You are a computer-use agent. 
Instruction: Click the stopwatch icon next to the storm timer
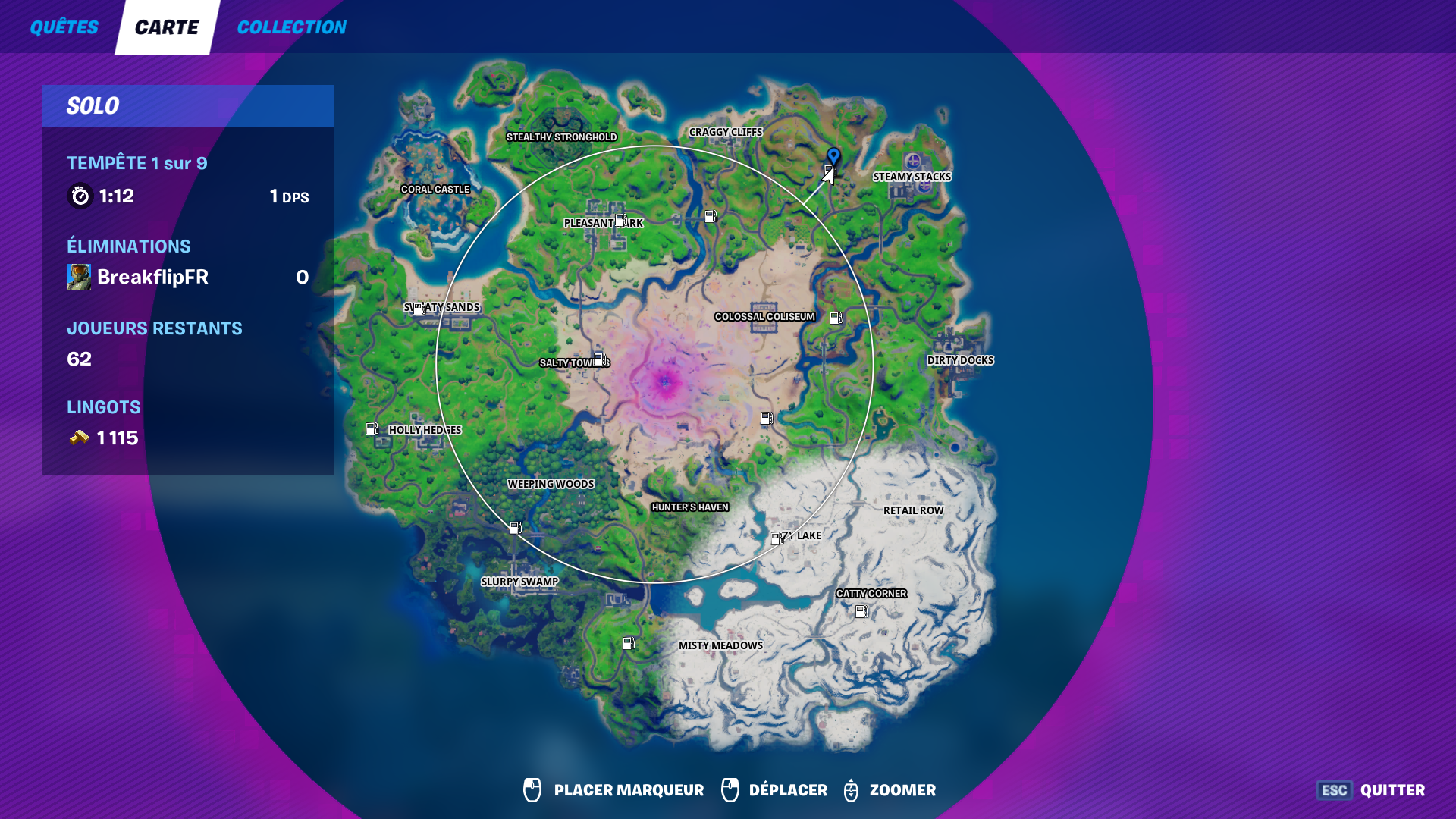point(79,196)
